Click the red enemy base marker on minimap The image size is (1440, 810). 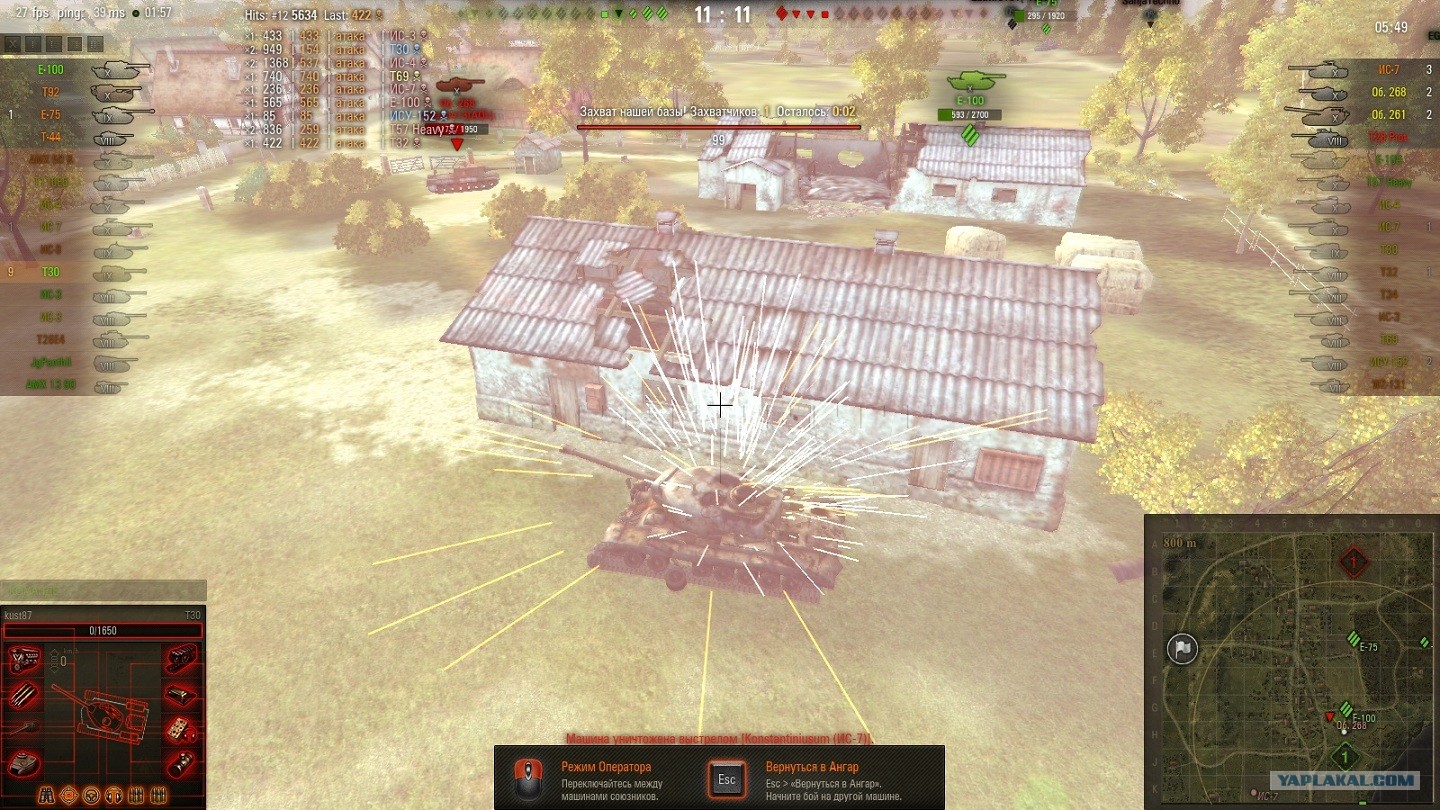pyautogui.click(x=1353, y=563)
